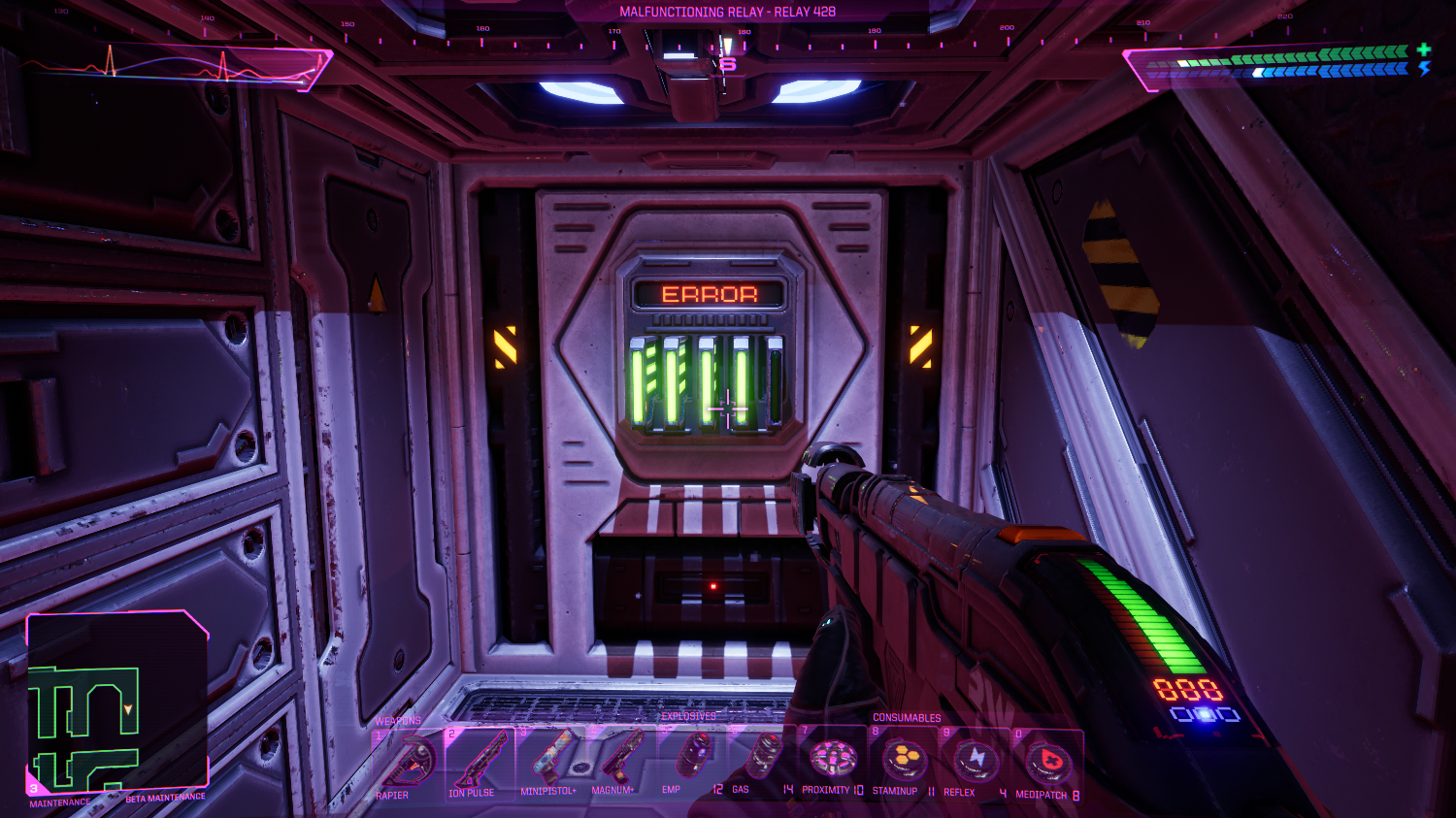Select the EMP grenade slot
Viewport: 1456px width, 818px height.
(692, 757)
